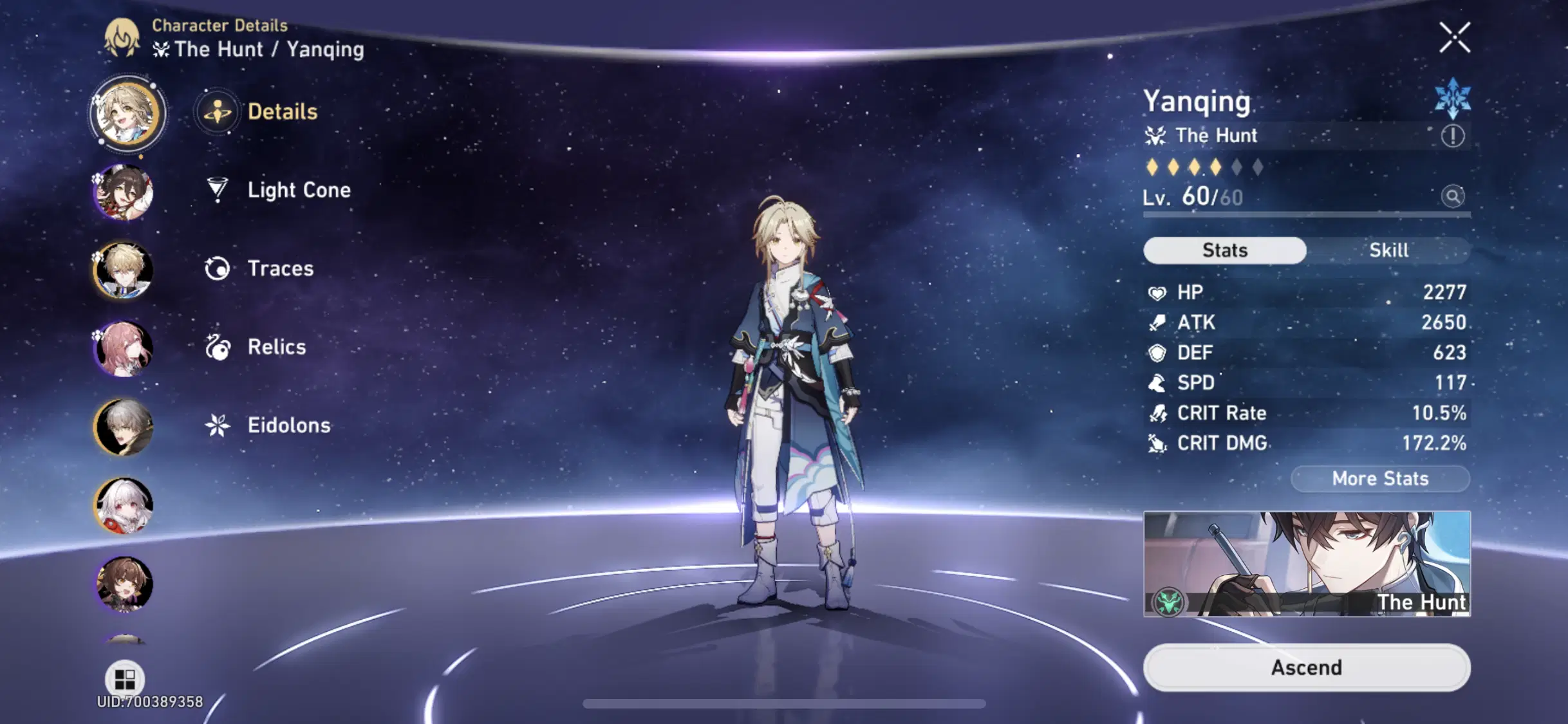The image size is (1568, 724).
Task: Select the Stats tab
Action: coord(1224,250)
